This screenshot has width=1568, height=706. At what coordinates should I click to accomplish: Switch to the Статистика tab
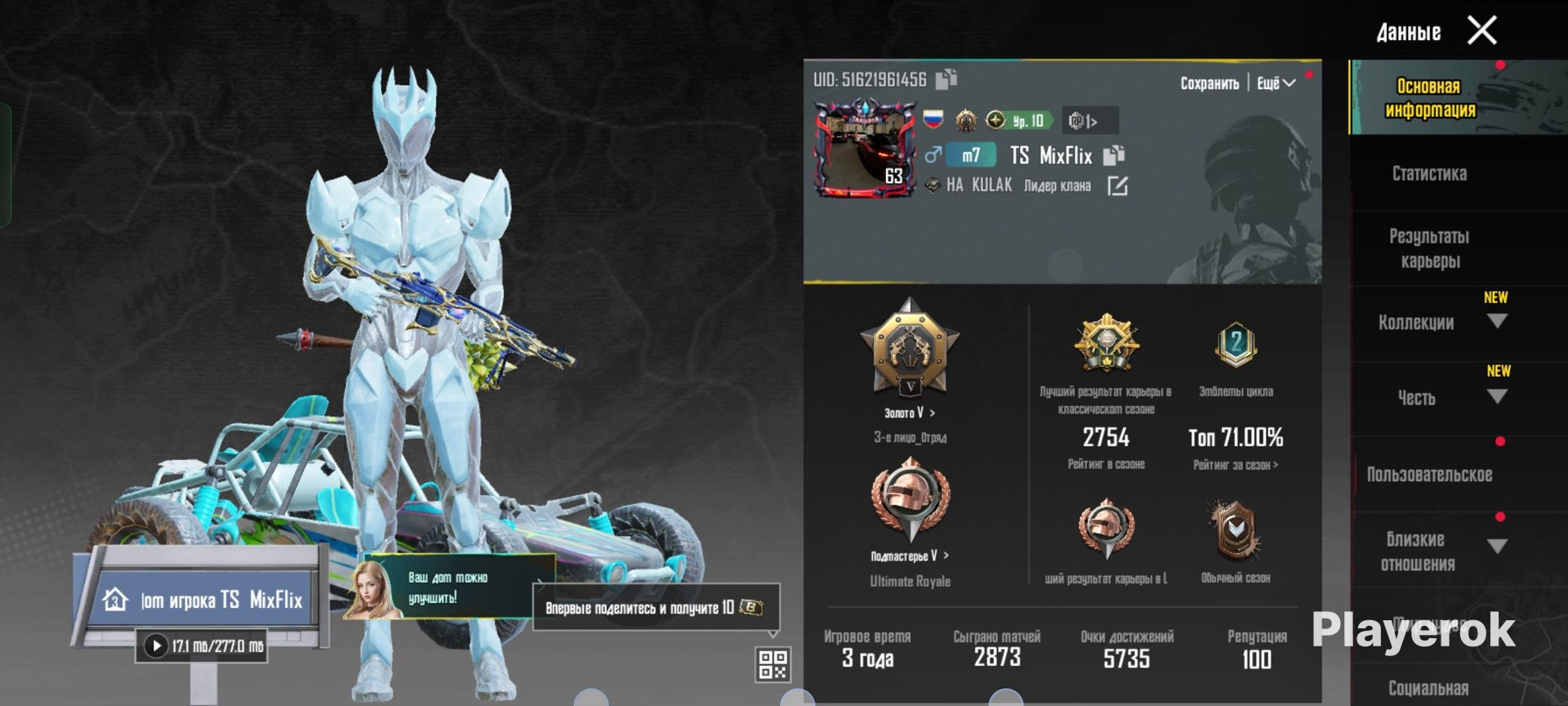[x=1429, y=173]
